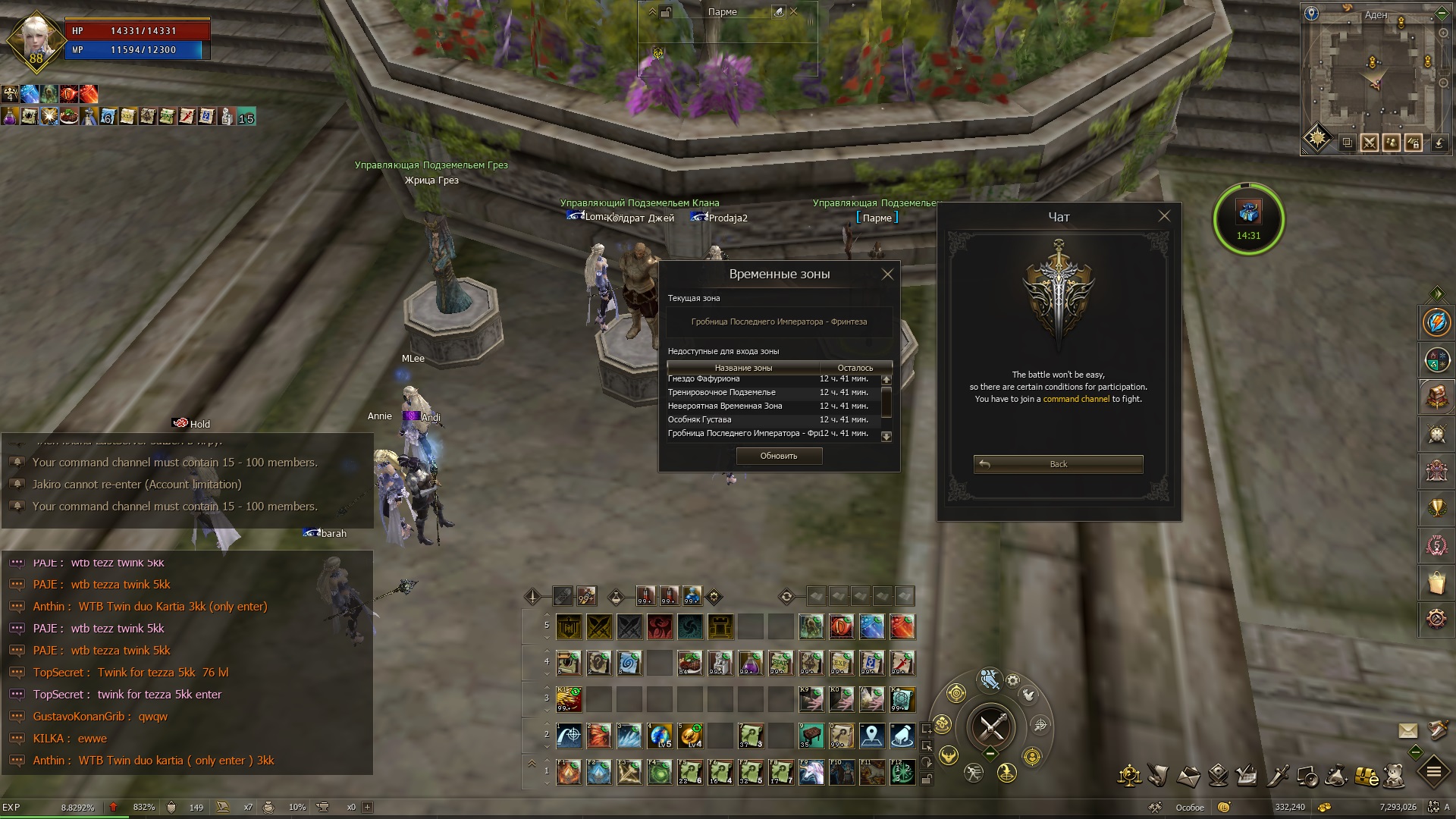
Task: Close the Парме target window
Action: click(794, 11)
